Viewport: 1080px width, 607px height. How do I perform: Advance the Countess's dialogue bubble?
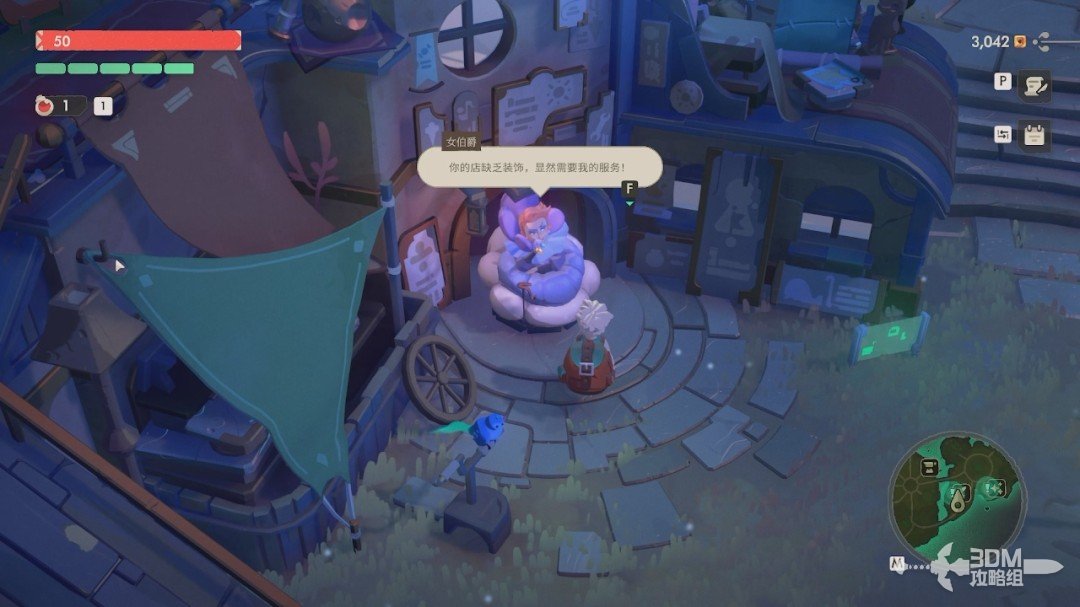point(539,167)
